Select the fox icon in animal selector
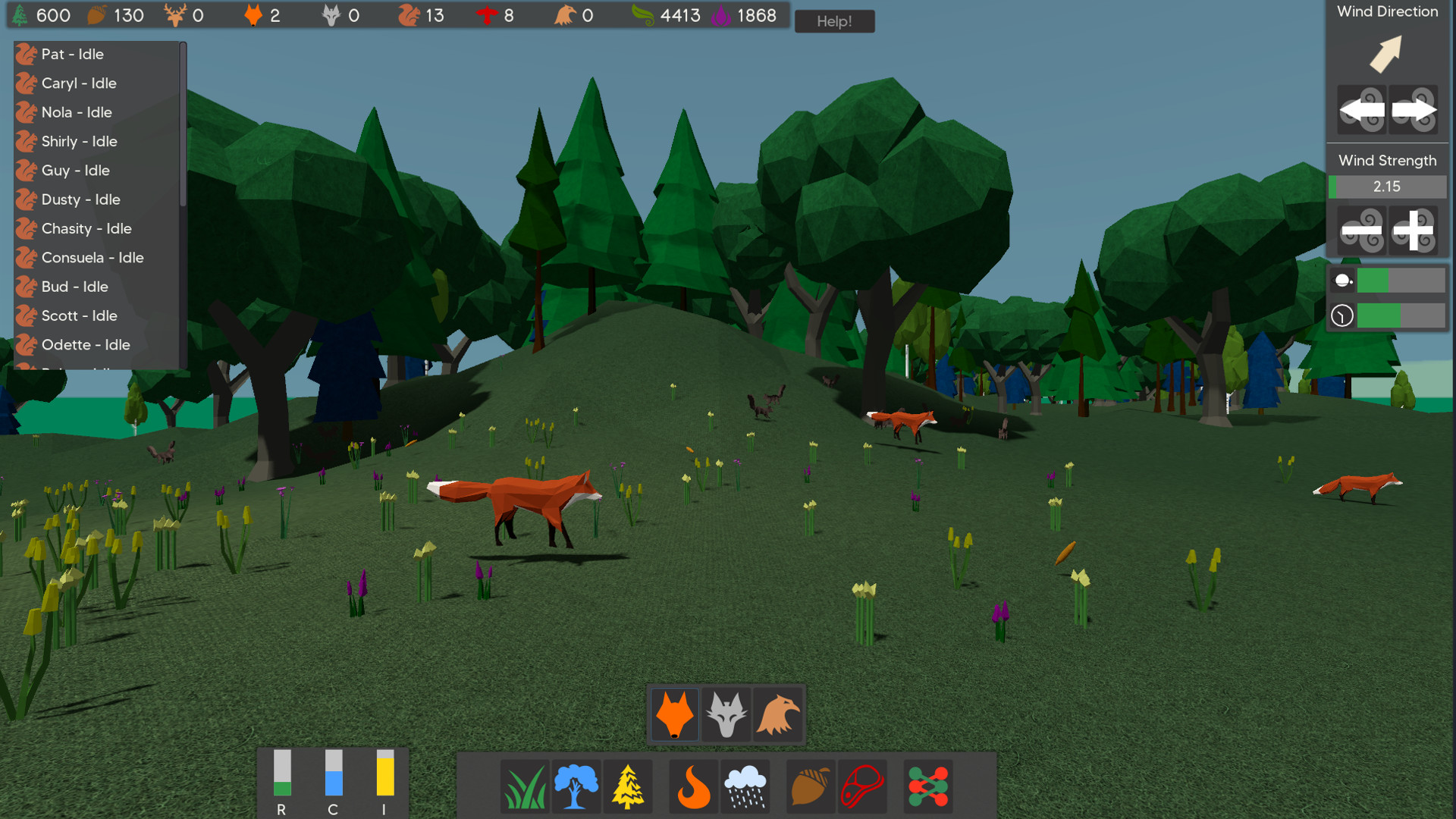 click(x=674, y=714)
